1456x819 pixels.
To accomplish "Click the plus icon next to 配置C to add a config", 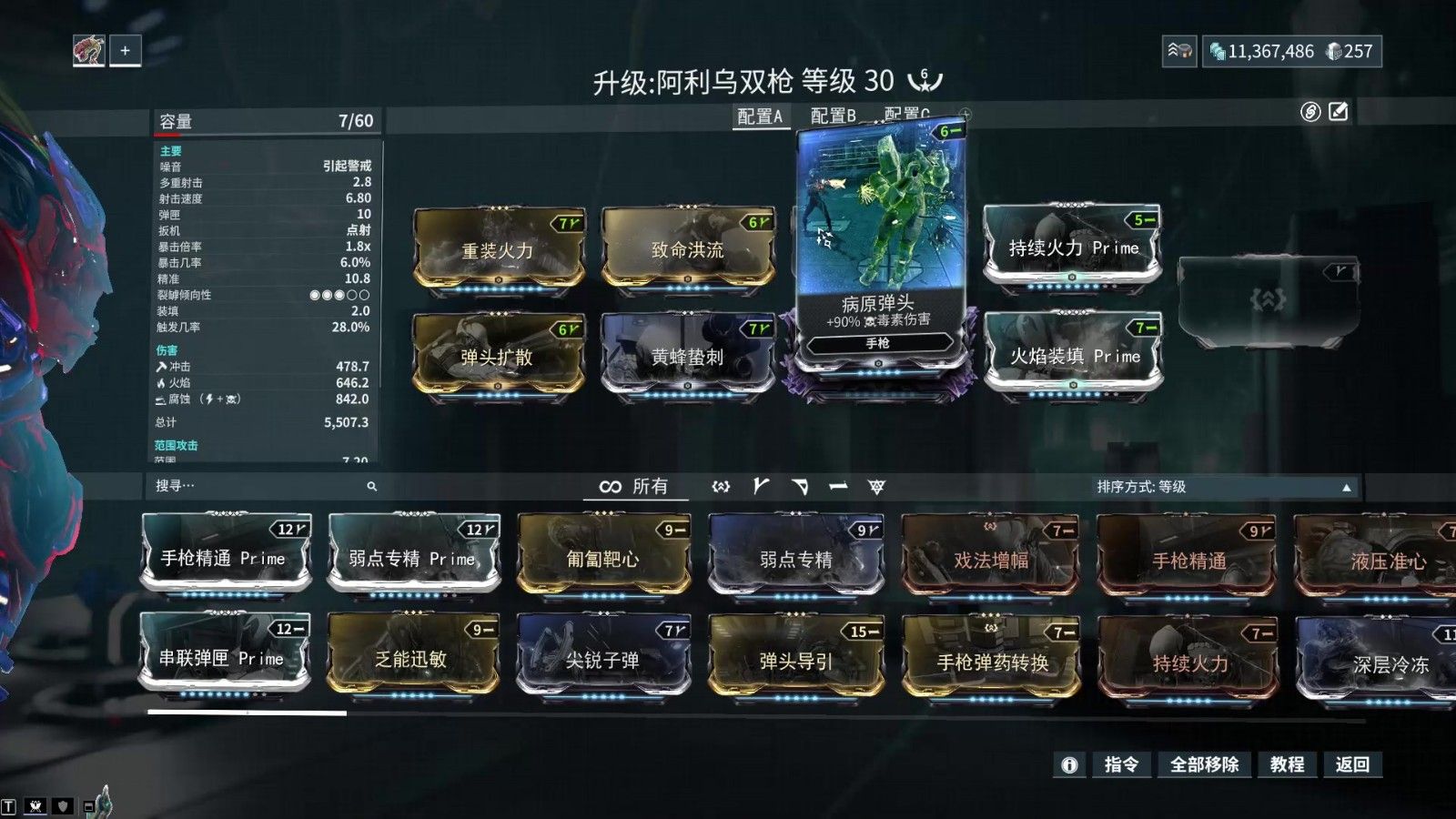I will point(966,113).
